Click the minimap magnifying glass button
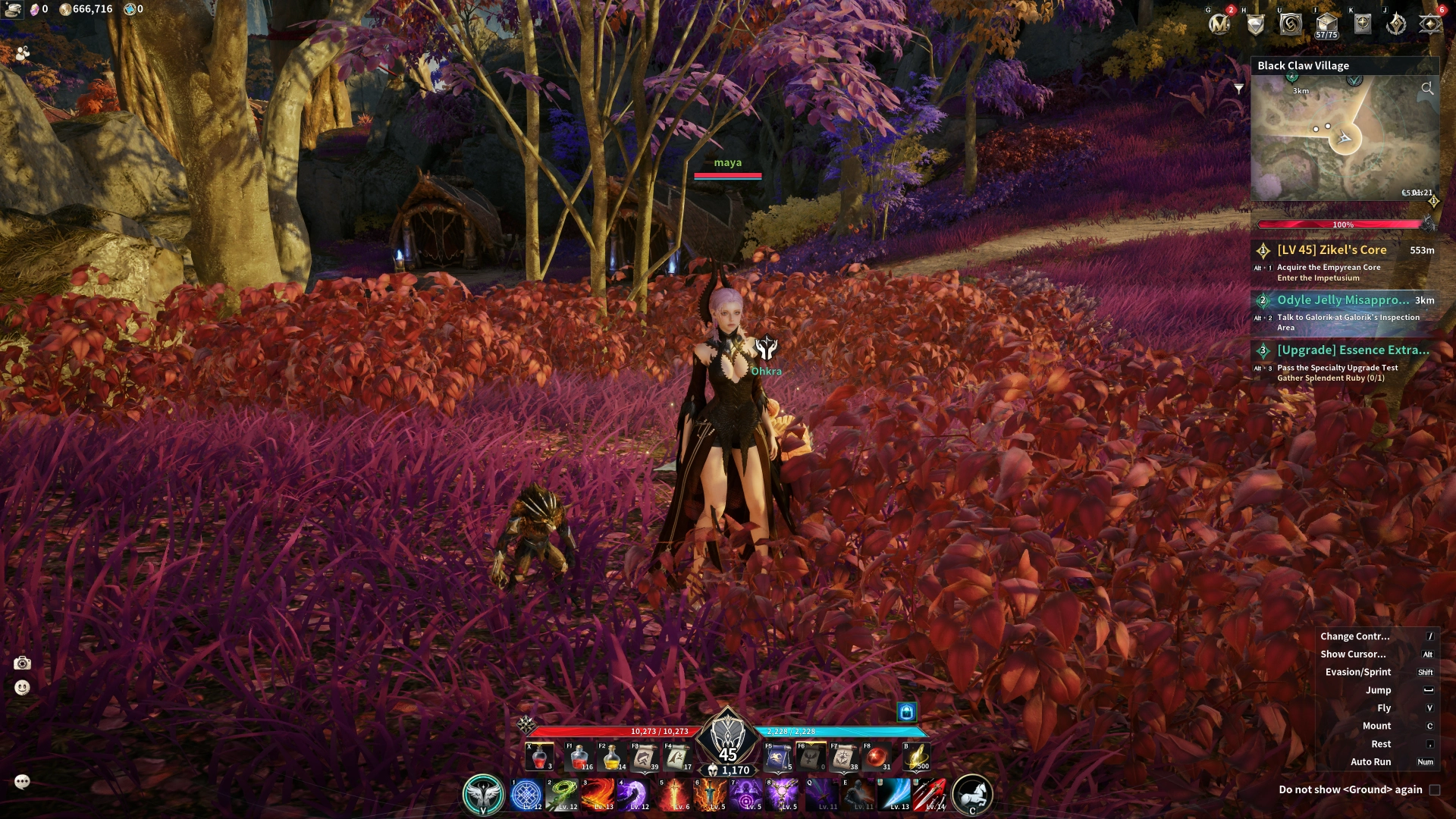Image resolution: width=1456 pixels, height=819 pixels. (1427, 89)
